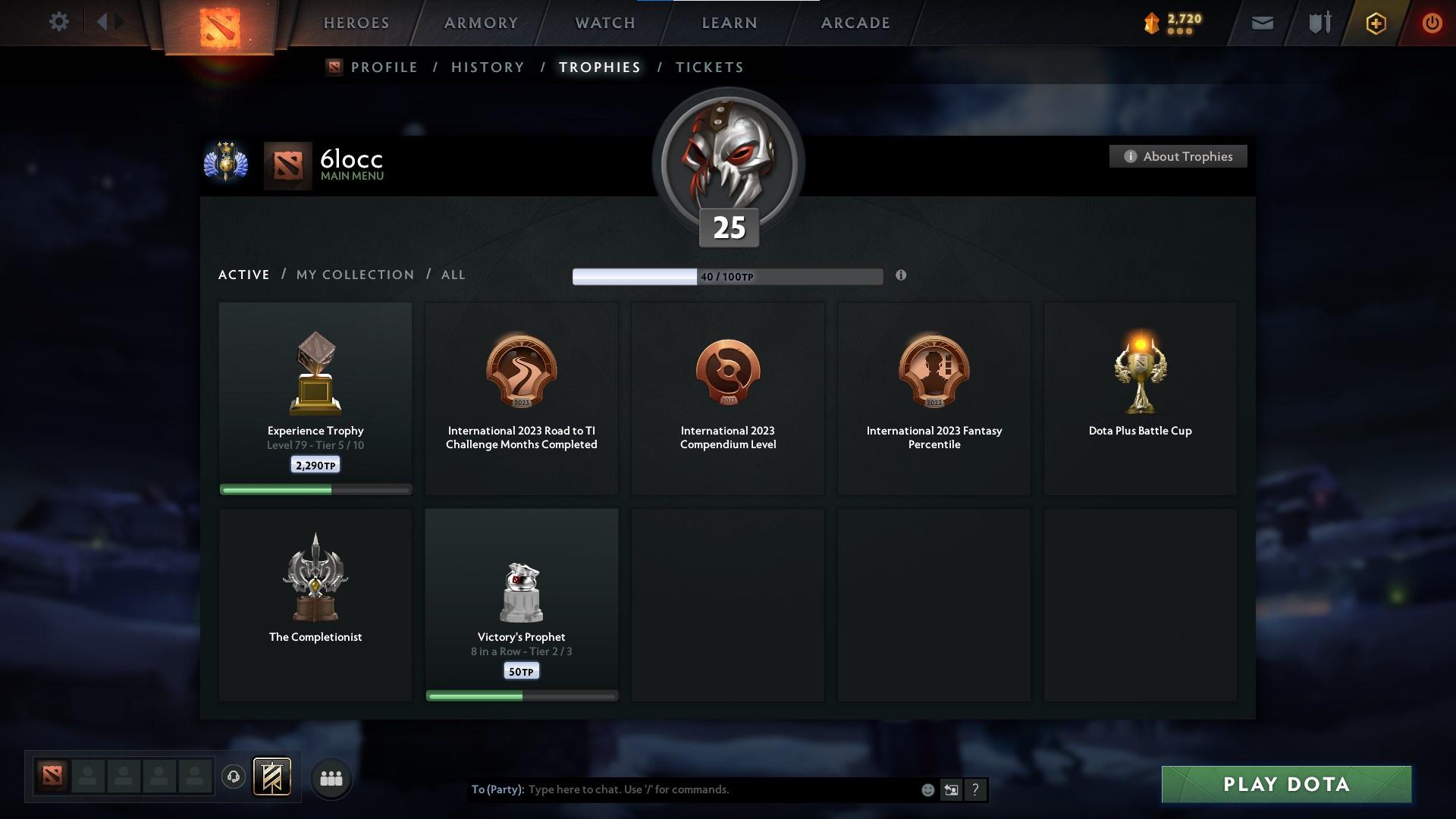
Task: Switch to the MY COLLECTION filter
Action: tap(354, 275)
